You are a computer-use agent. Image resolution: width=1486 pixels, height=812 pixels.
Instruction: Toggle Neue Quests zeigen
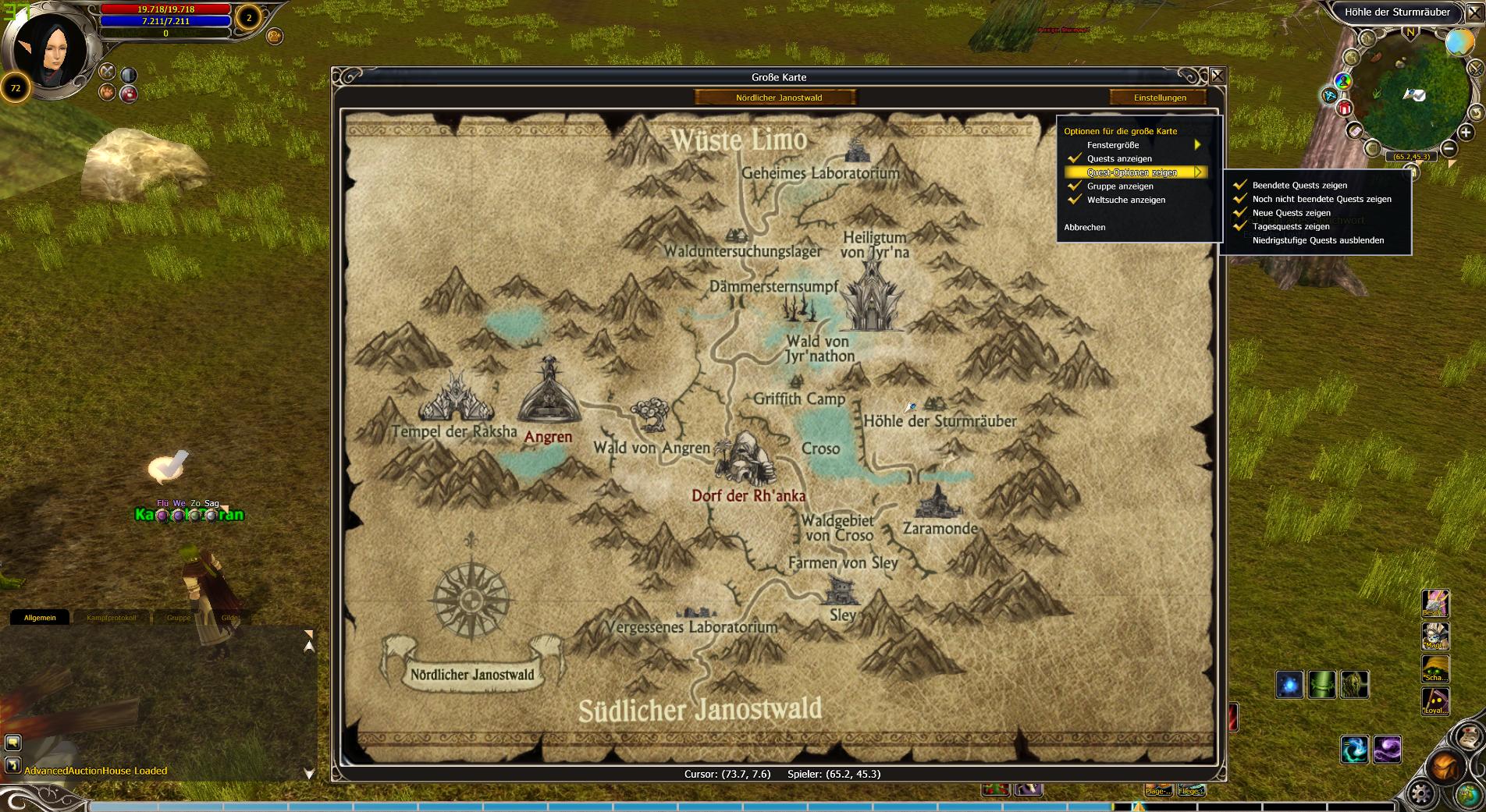[x=1291, y=213]
